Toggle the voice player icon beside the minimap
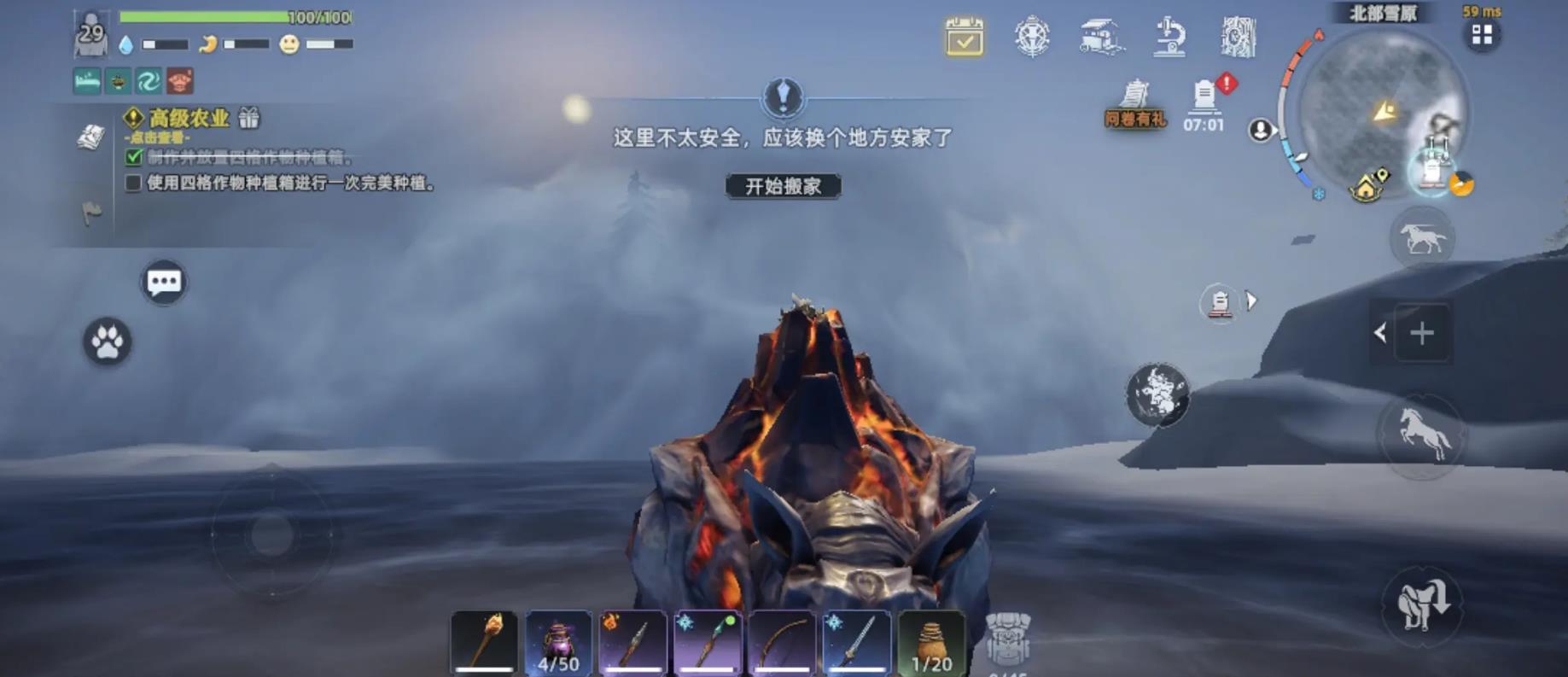The image size is (1568, 677). pyautogui.click(x=1258, y=129)
